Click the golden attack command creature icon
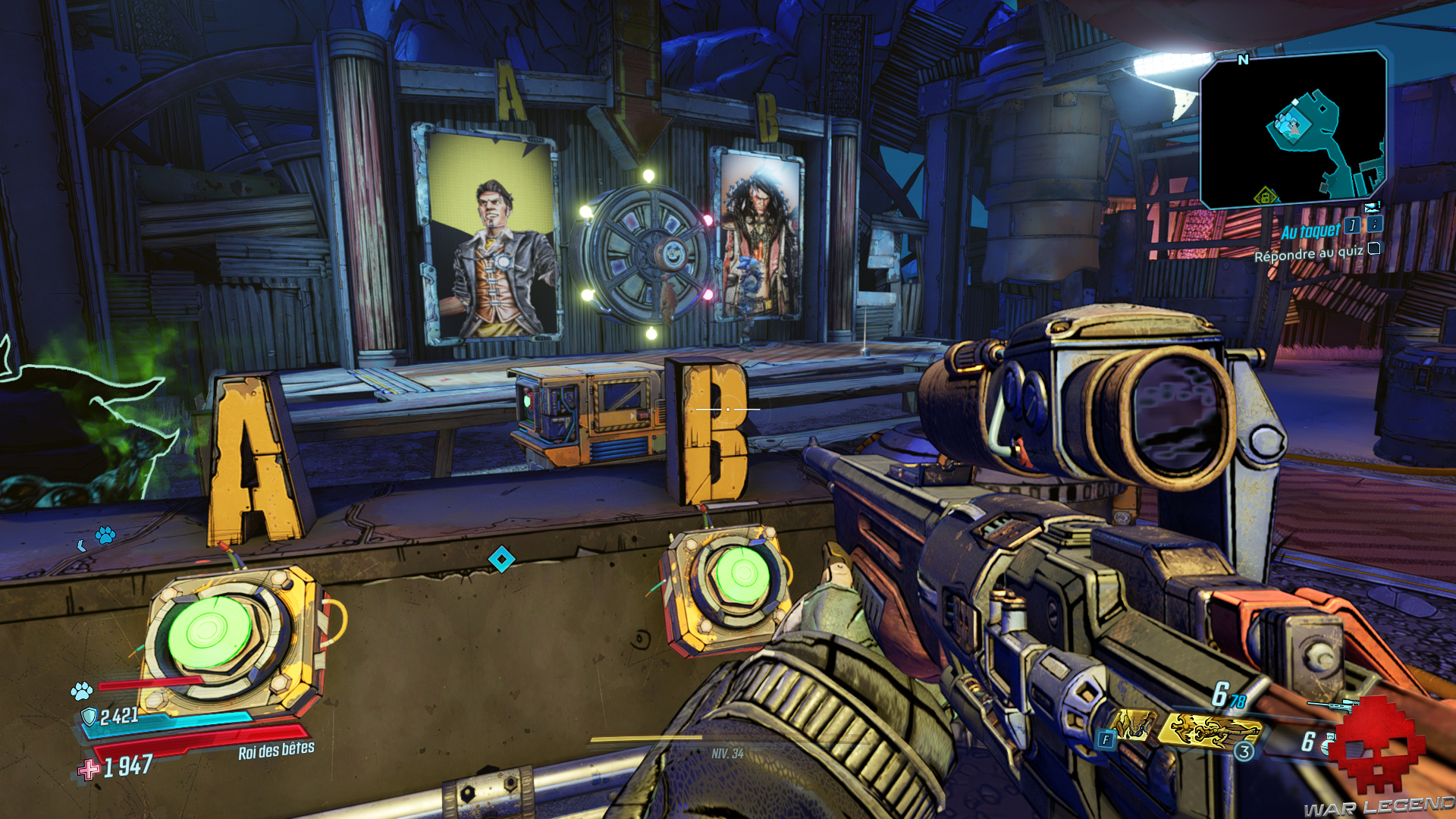The height and width of the screenshot is (819, 1456). [x=1213, y=730]
